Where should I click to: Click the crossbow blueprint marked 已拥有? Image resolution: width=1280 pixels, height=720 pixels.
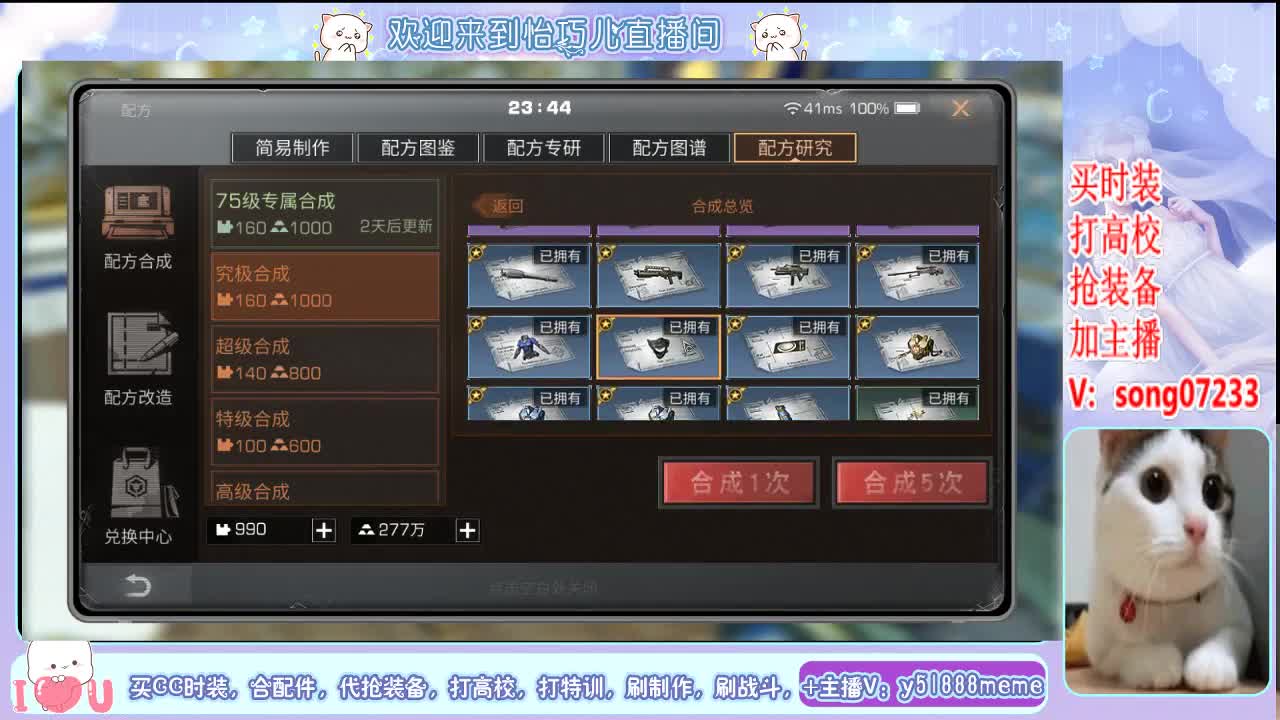[x=529, y=278]
